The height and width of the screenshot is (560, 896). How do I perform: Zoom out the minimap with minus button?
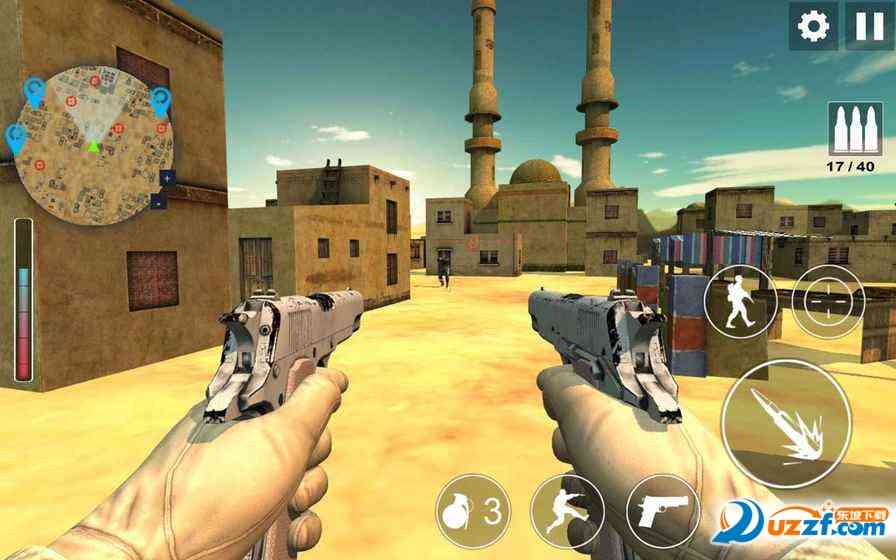(159, 201)
